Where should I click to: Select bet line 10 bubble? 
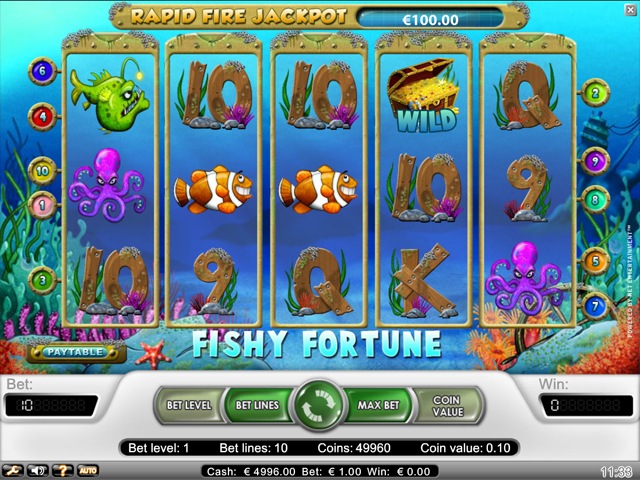coord(42,171)
